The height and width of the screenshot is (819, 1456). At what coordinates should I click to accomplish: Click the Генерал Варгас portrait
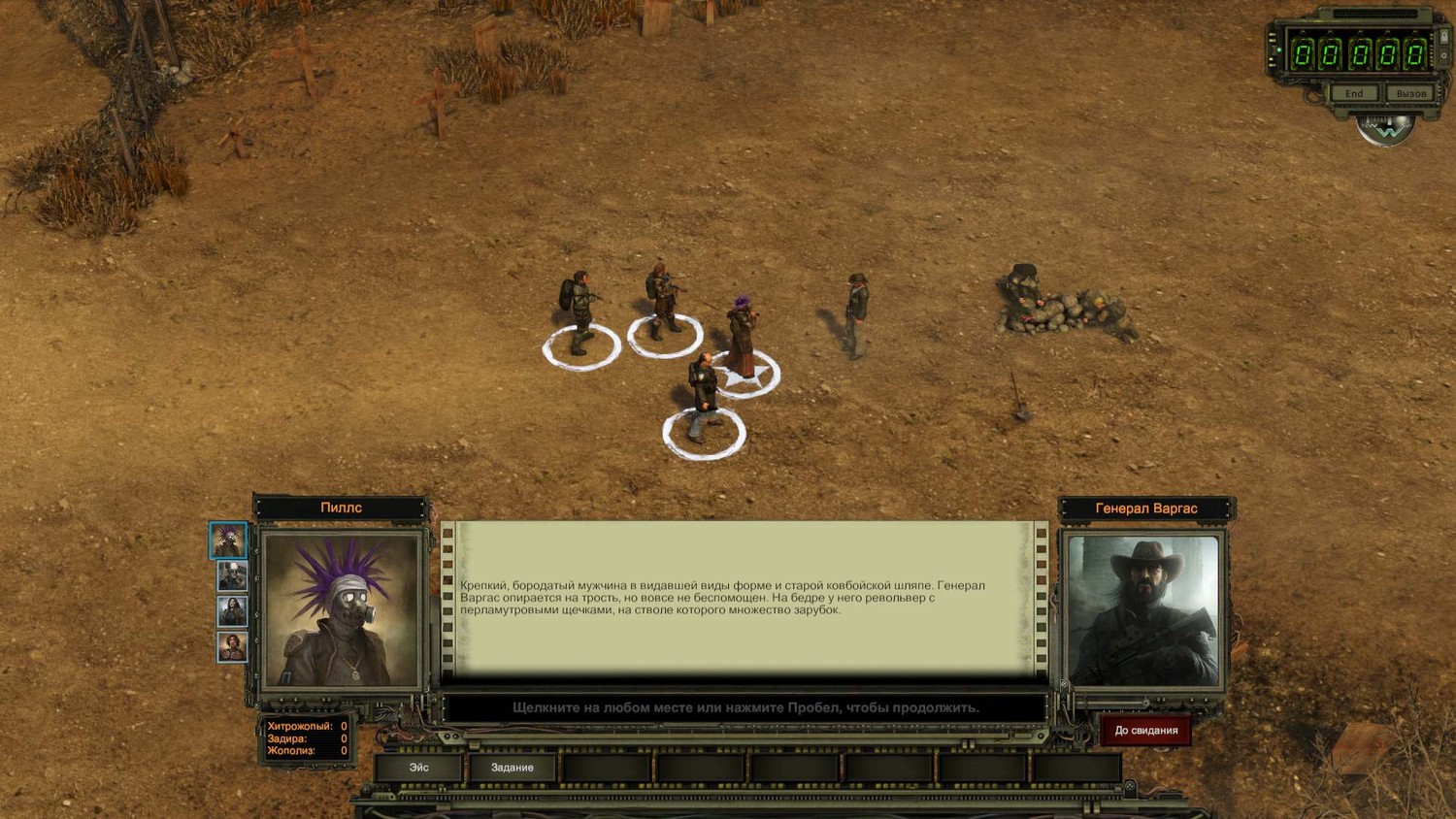tap(1142, 610)
